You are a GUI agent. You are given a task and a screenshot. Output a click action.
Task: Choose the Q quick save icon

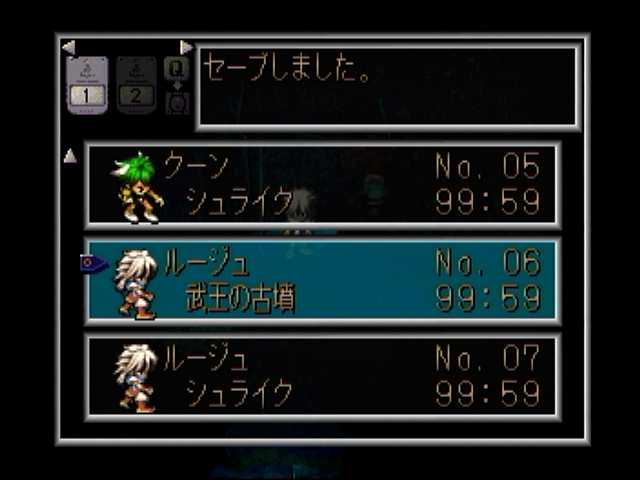tap(176, 70)
